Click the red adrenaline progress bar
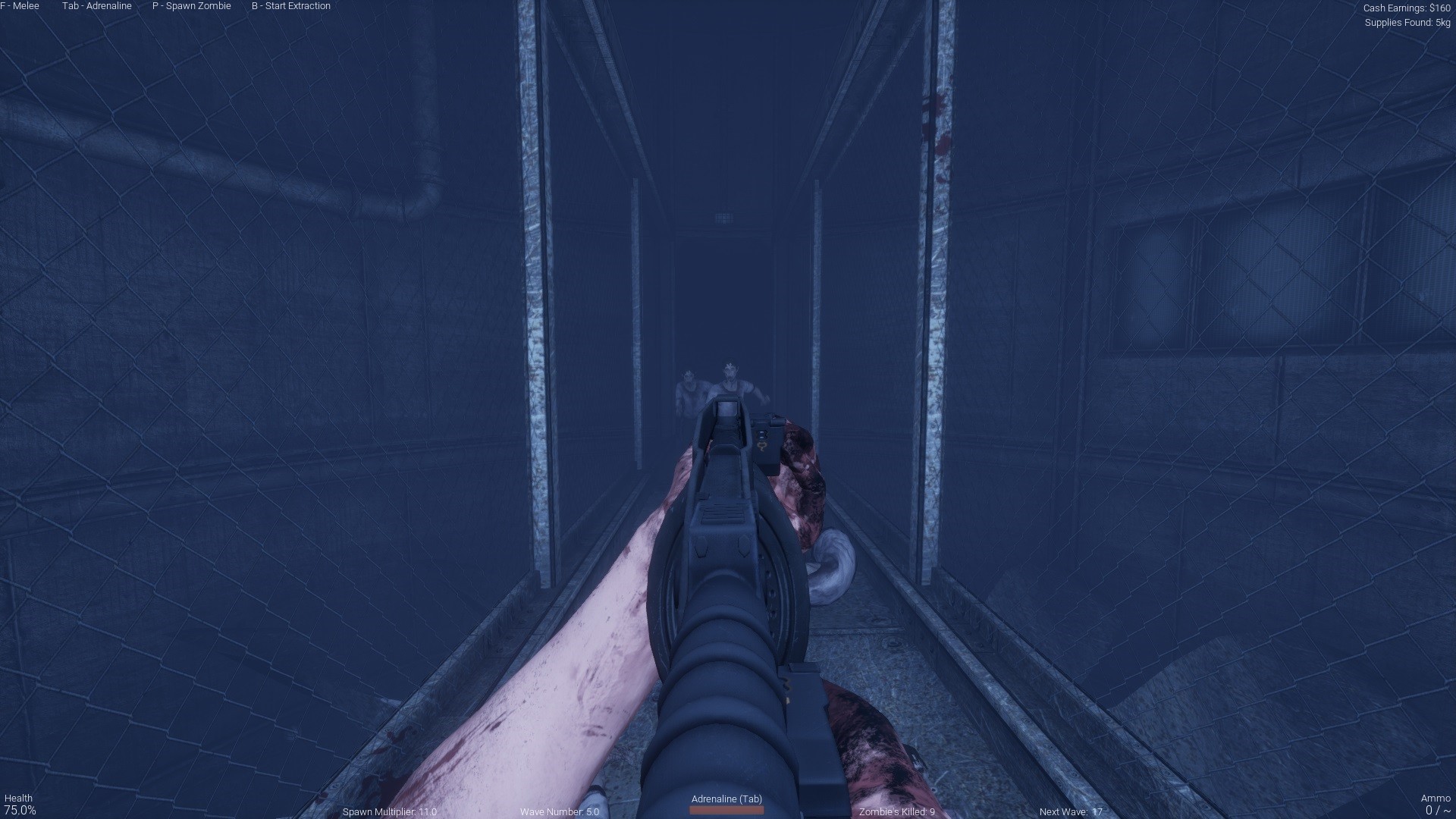 726,811
